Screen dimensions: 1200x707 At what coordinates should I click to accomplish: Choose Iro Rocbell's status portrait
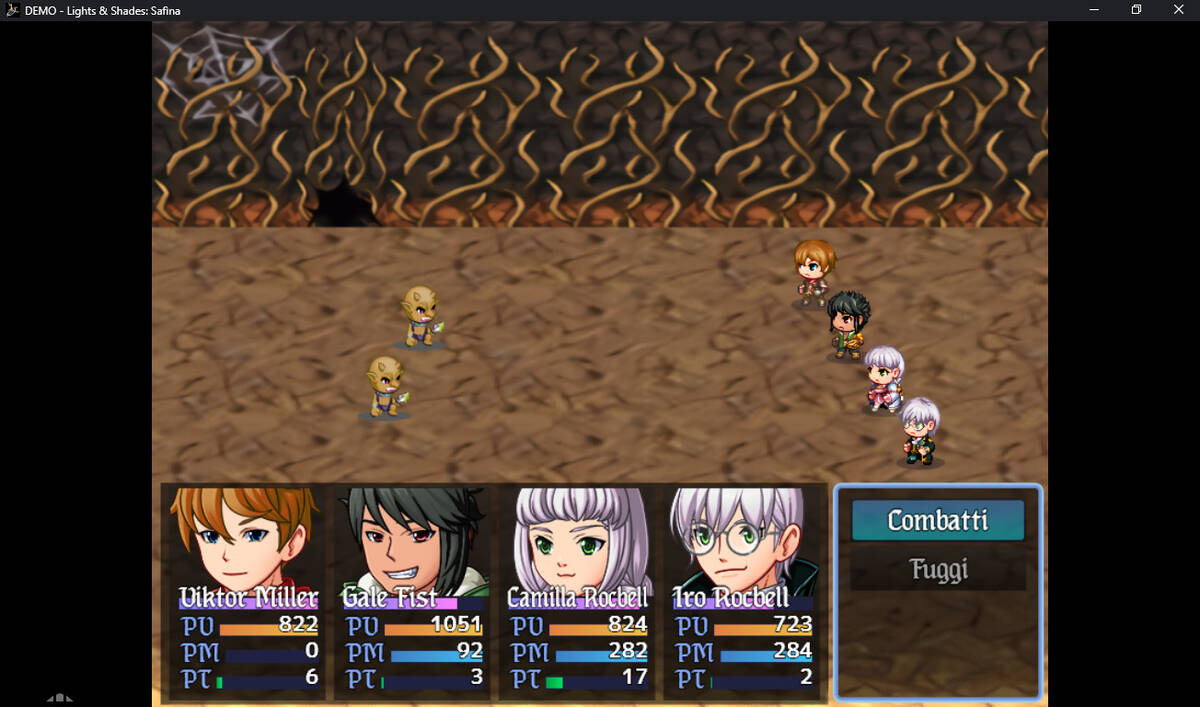[740, 540]
